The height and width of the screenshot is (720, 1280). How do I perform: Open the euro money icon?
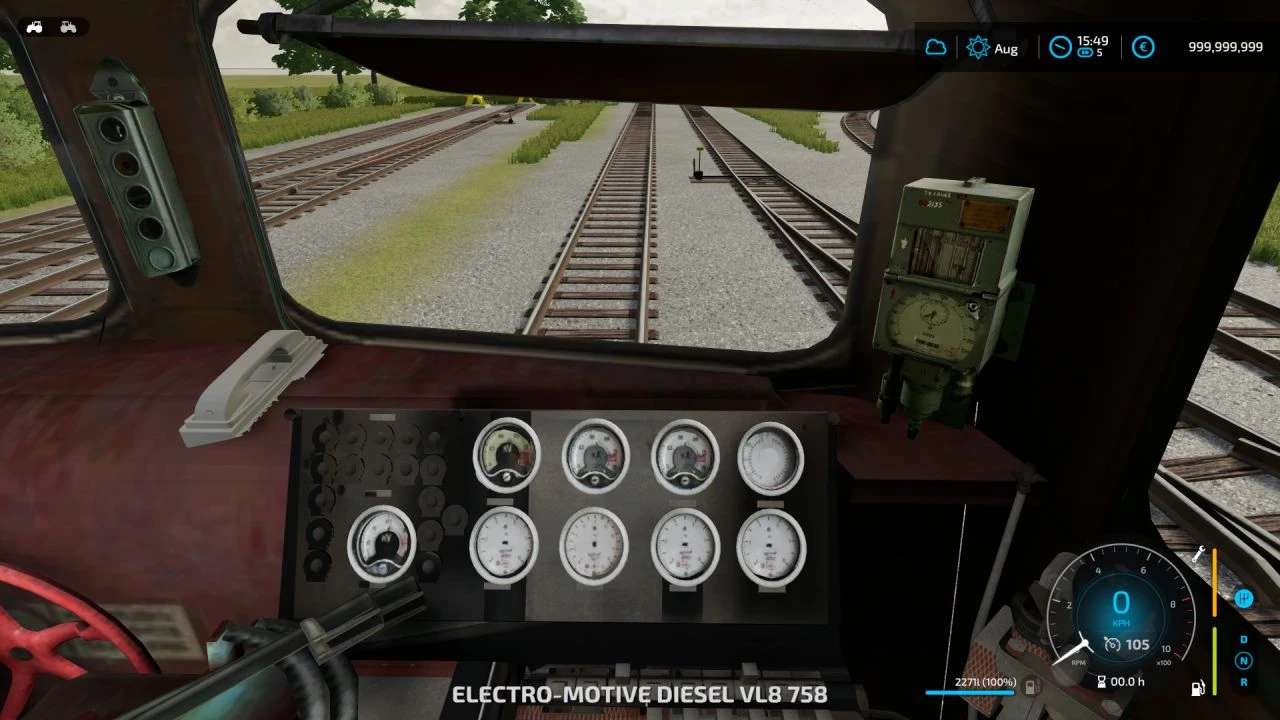click(x=1143, y=47)
